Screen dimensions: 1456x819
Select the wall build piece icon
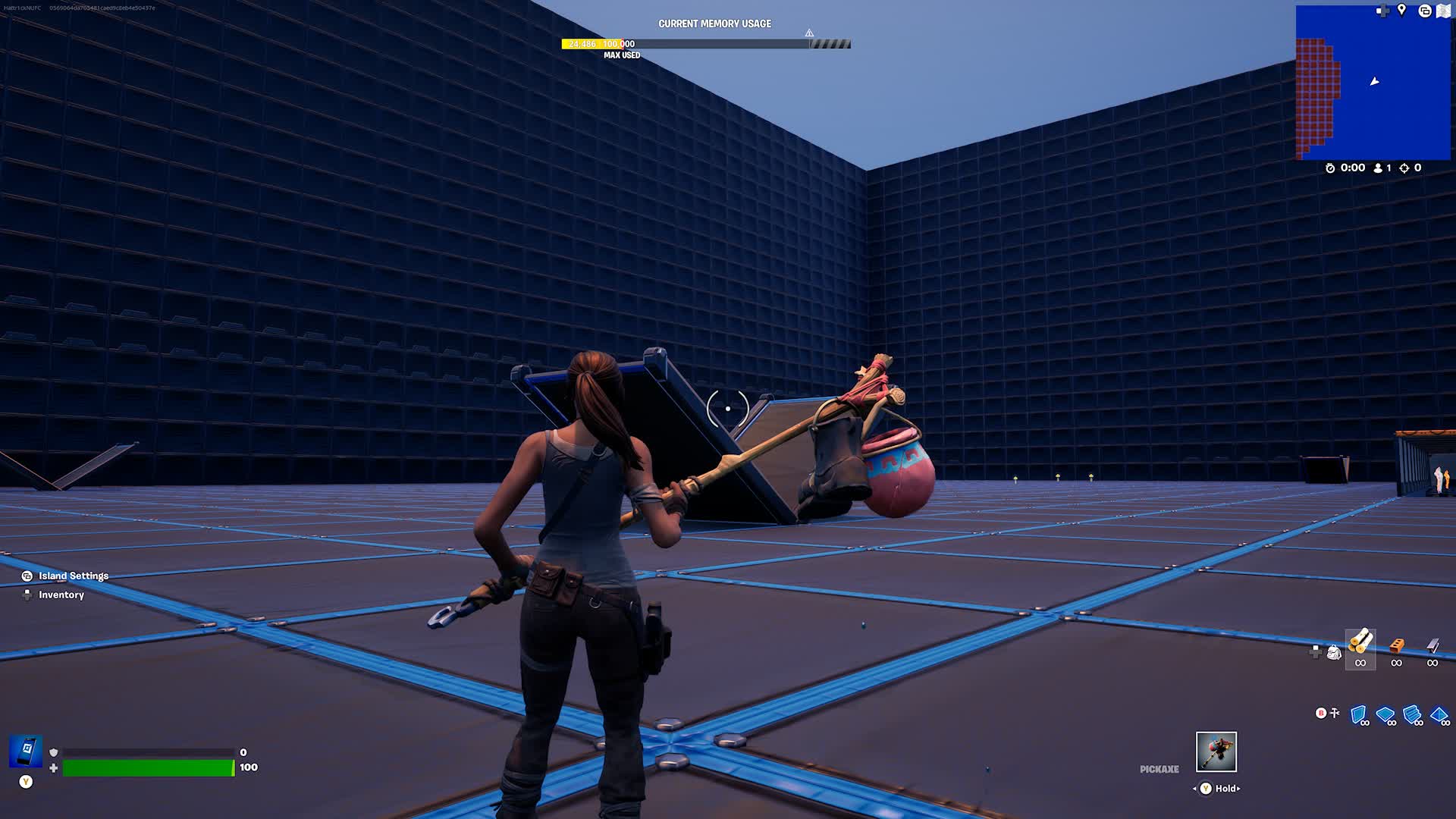pyautogui.click(x=1358, y=714)
